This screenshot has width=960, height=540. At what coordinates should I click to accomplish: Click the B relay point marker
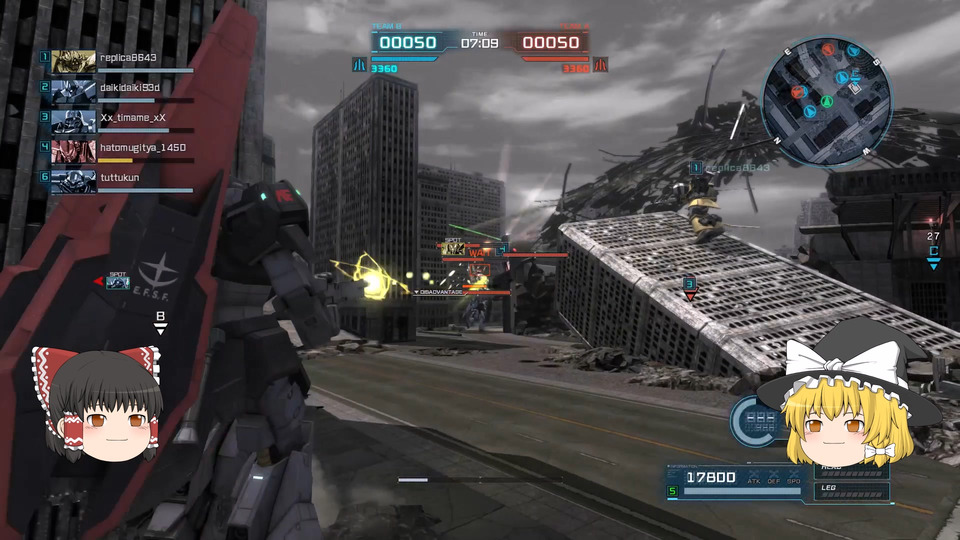(160, 320)
